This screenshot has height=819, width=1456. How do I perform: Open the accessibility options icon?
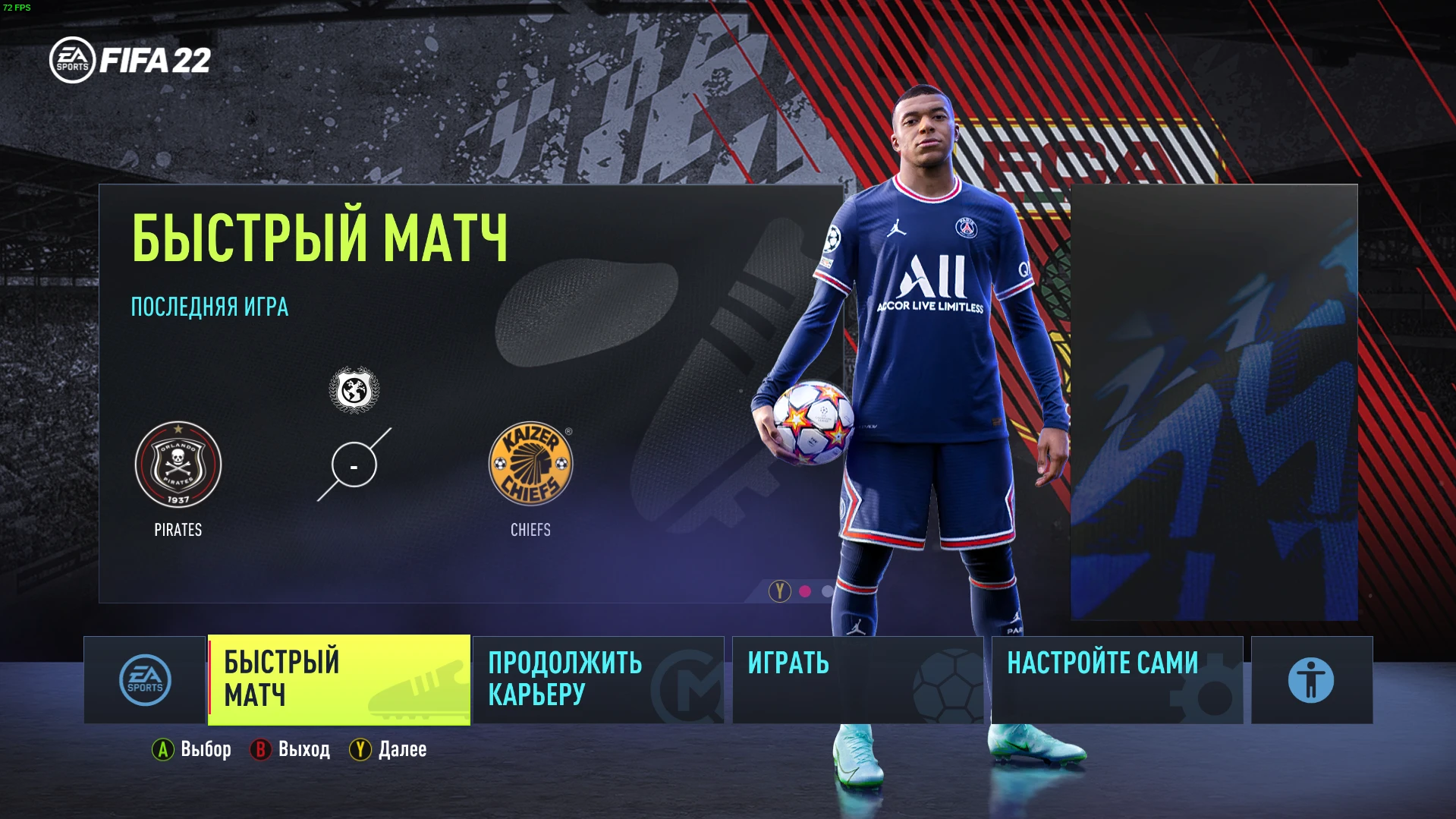click(1310, 679)
